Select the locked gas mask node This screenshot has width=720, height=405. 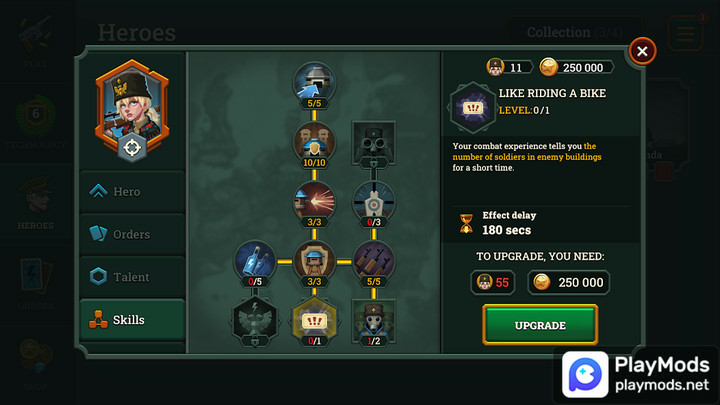pos(373,141)
